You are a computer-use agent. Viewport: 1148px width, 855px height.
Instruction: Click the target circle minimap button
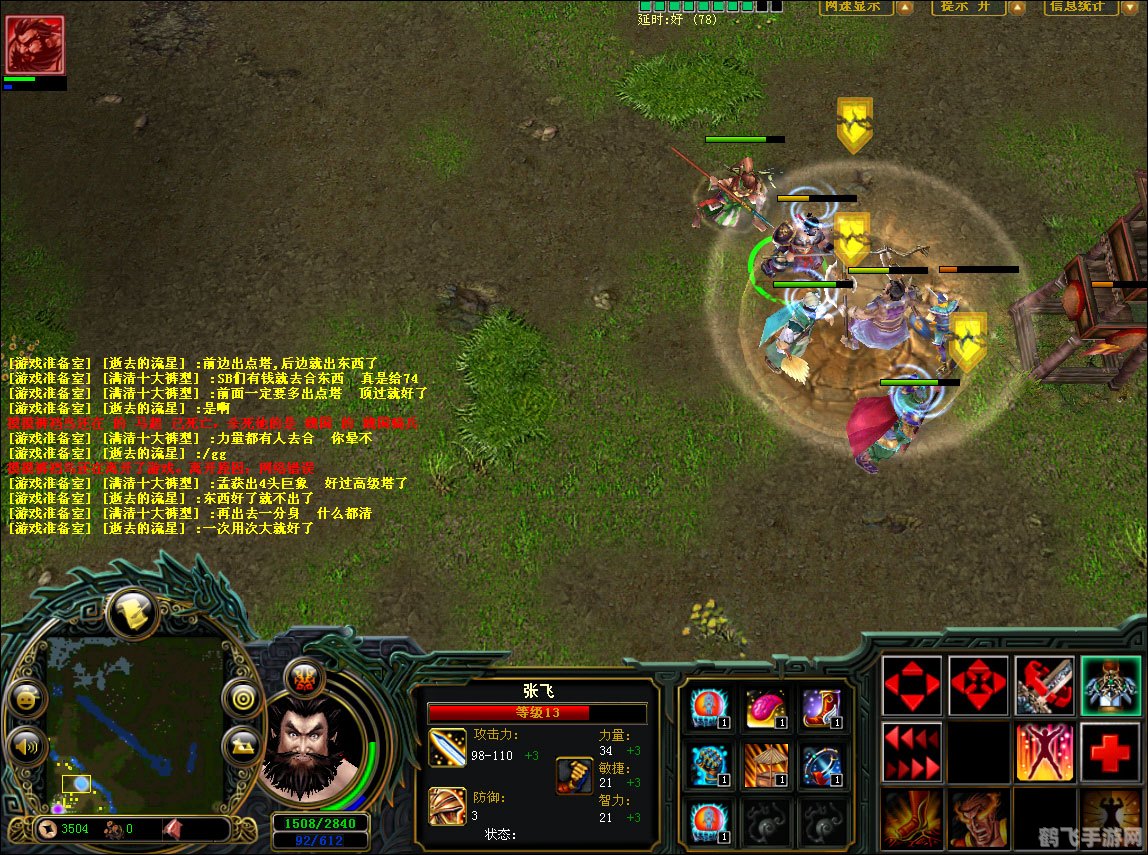(x=241, y=698)
